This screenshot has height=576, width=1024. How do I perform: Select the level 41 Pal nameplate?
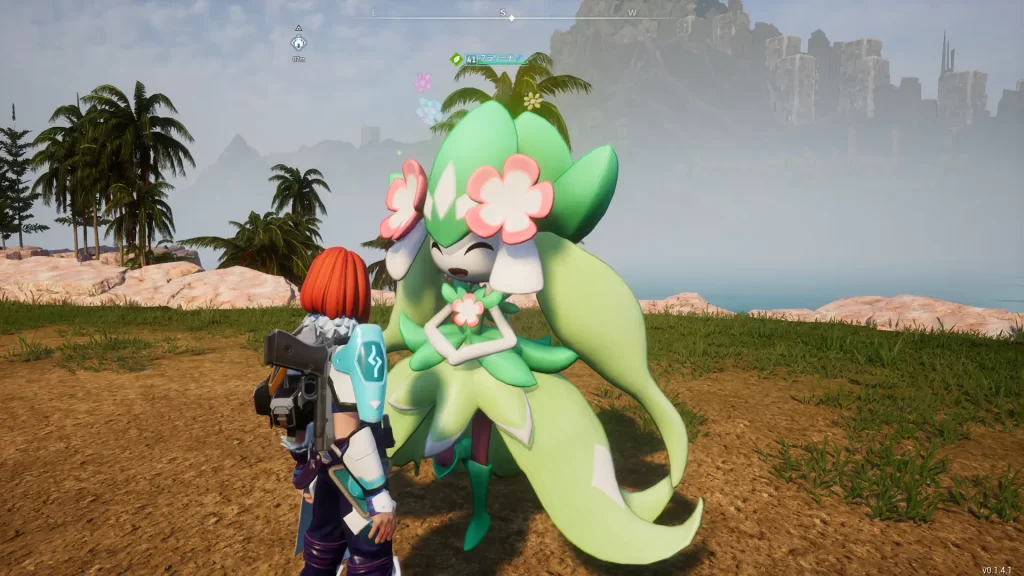494,59
